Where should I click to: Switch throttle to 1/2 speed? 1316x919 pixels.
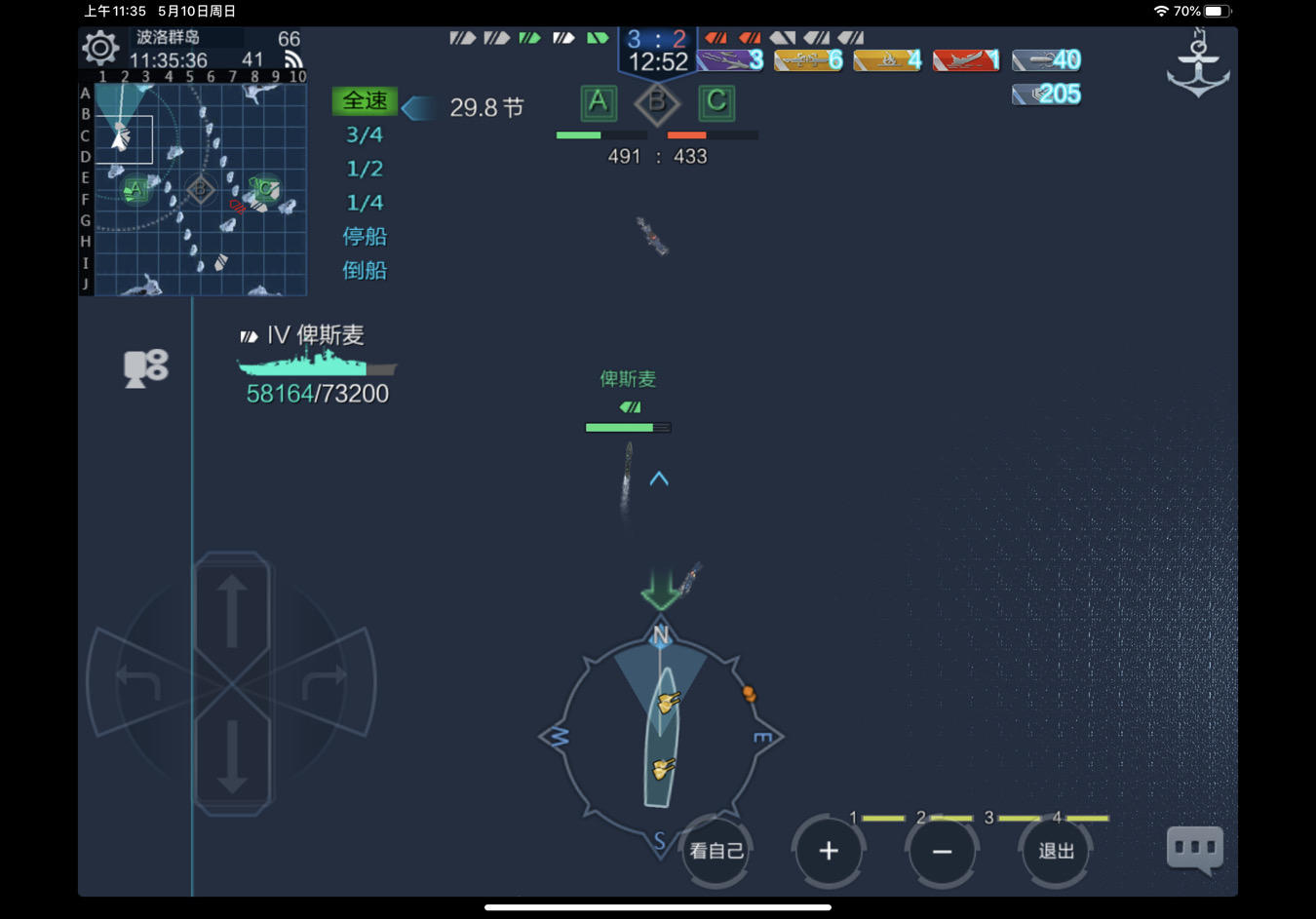(x=365, y=169)
